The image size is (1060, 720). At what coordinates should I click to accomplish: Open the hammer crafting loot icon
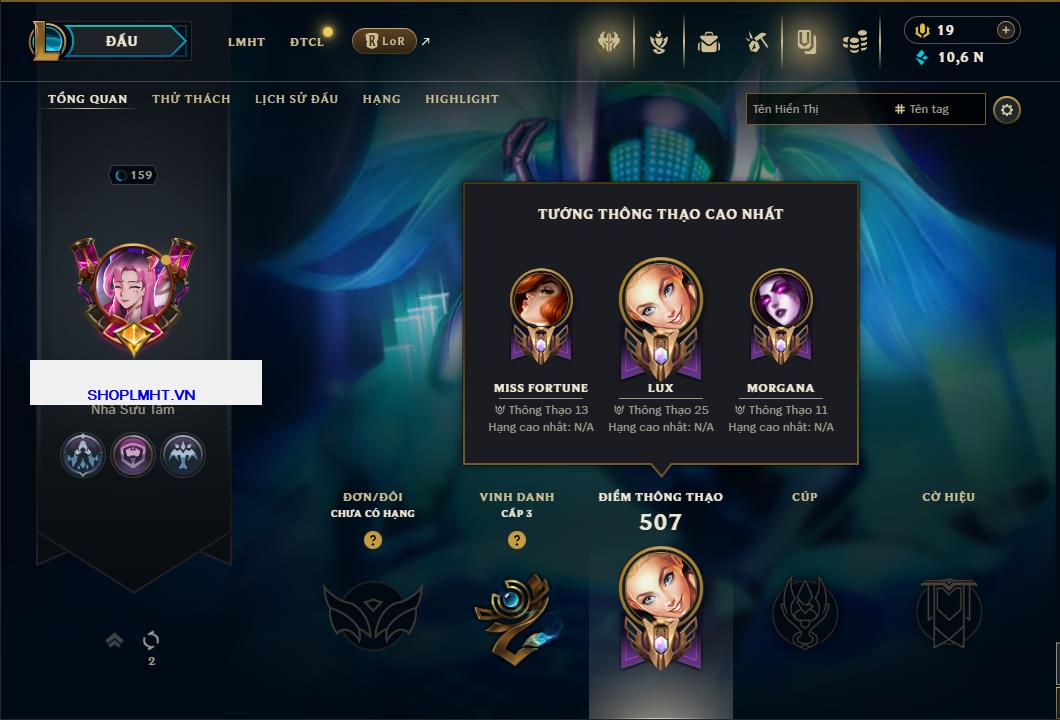point(757,42)
